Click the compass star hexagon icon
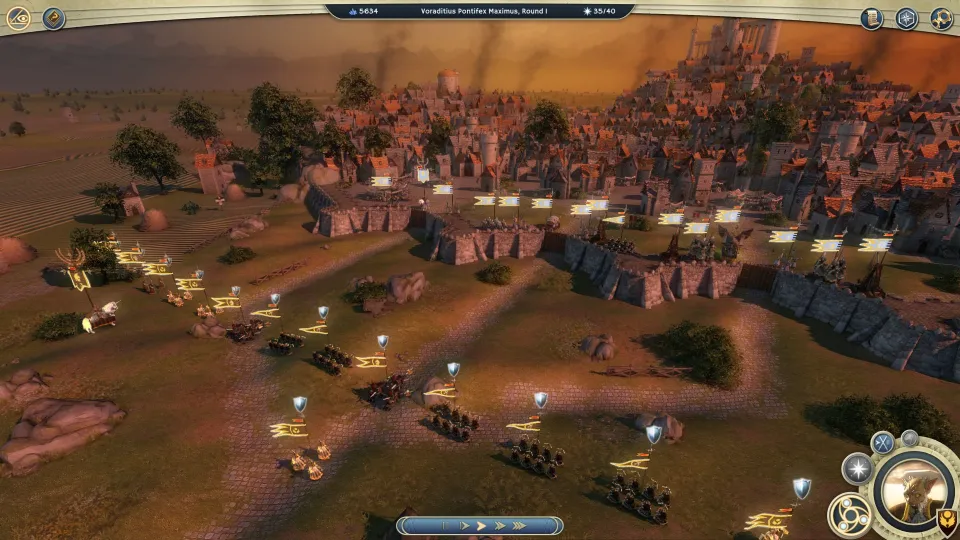The width and height of the screenshot is (960, 540). click(x=906, y=18)
